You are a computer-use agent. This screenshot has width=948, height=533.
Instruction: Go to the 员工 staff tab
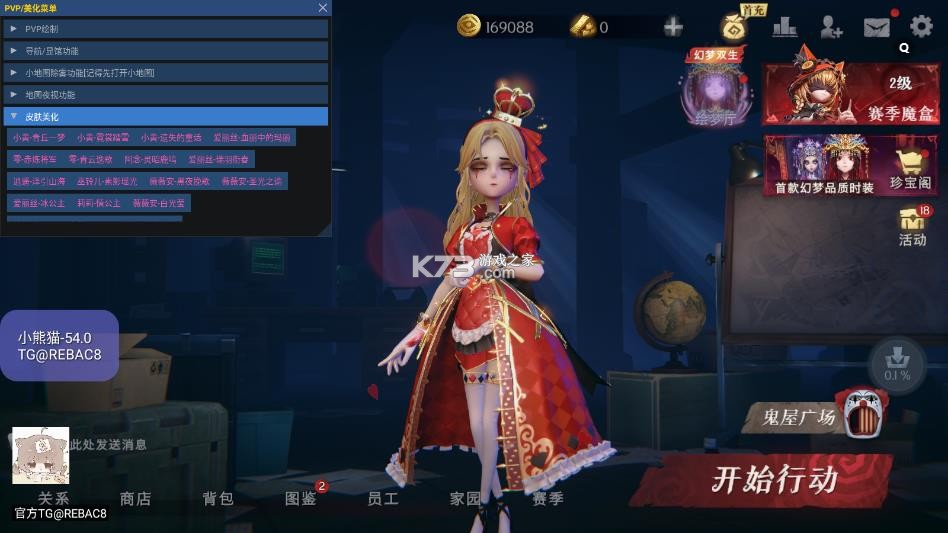click(x=382, y=498)
